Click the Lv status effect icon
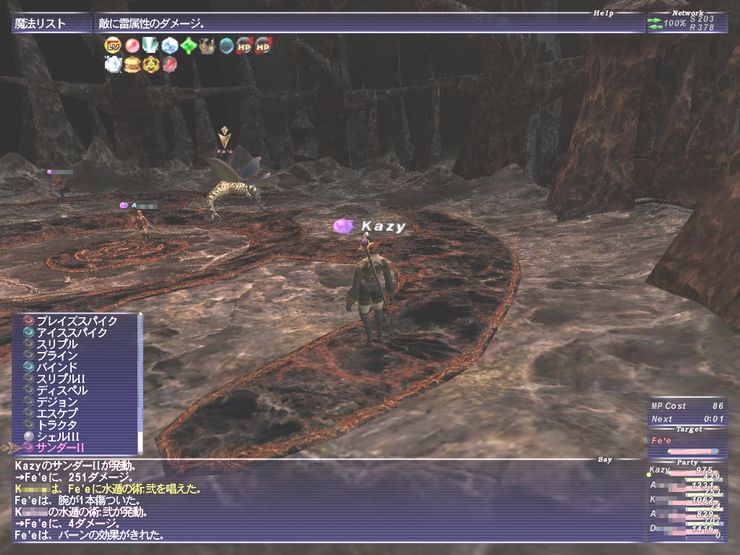This screenshot has height=555, width=740. (112, 45)
